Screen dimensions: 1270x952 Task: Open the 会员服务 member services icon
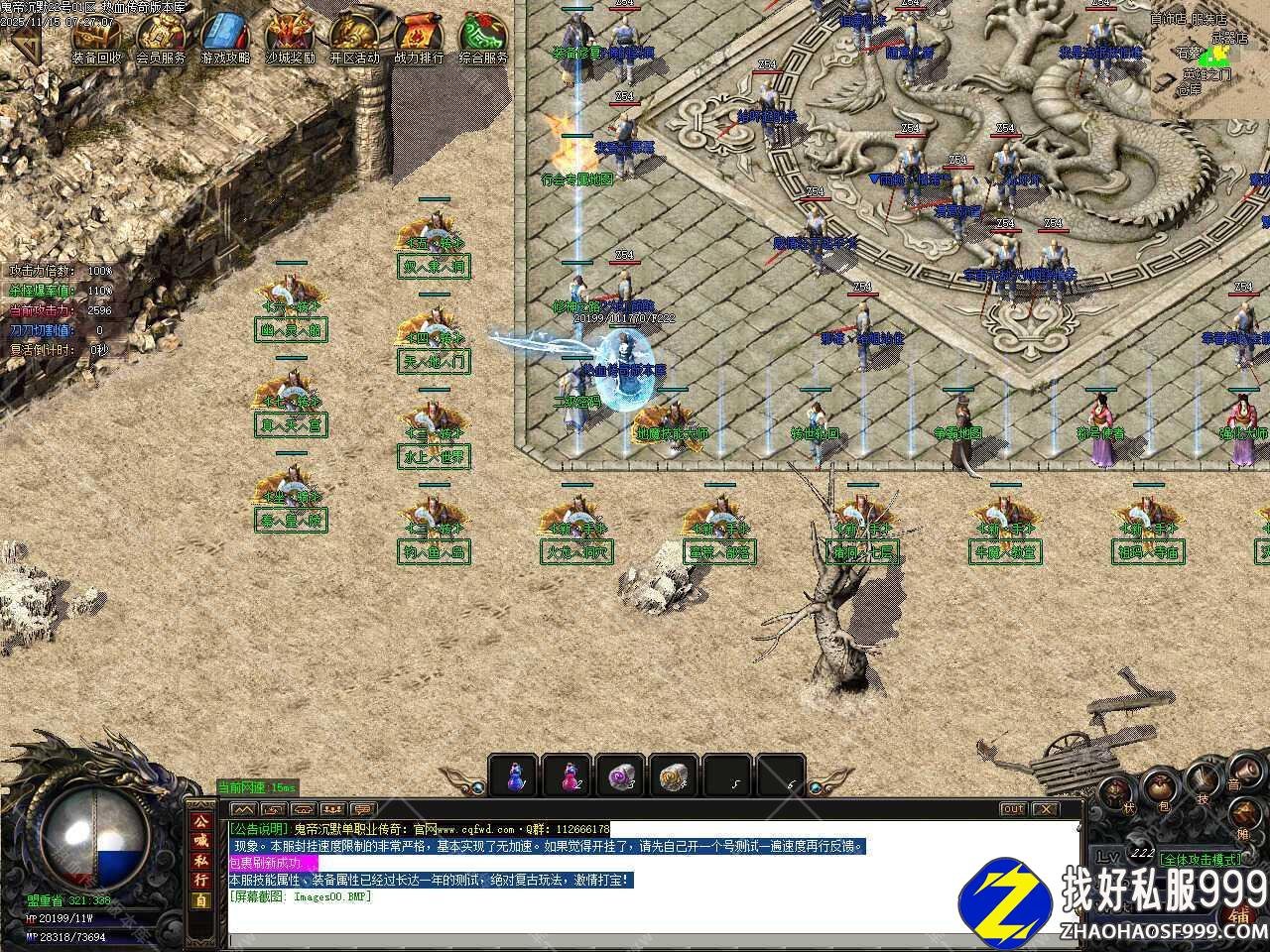click(x=161, y=40)
